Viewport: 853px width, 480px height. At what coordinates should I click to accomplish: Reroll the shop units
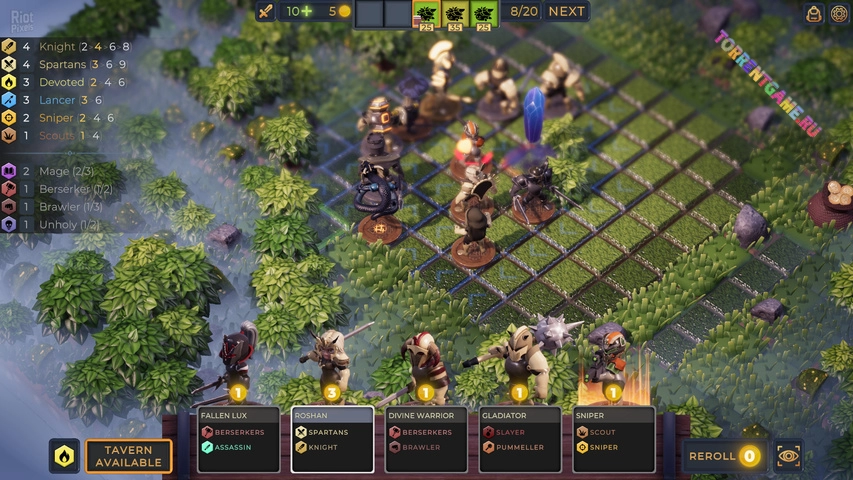(x=722, y=456)
